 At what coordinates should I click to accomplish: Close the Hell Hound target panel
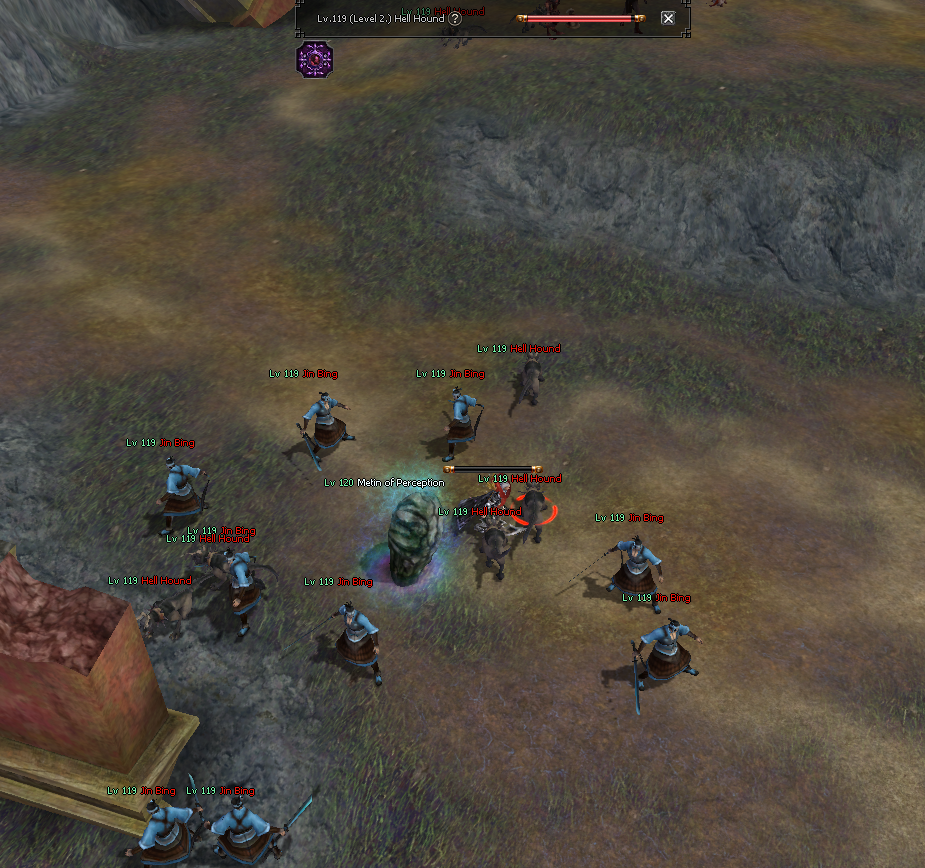[x=668, y=18]
